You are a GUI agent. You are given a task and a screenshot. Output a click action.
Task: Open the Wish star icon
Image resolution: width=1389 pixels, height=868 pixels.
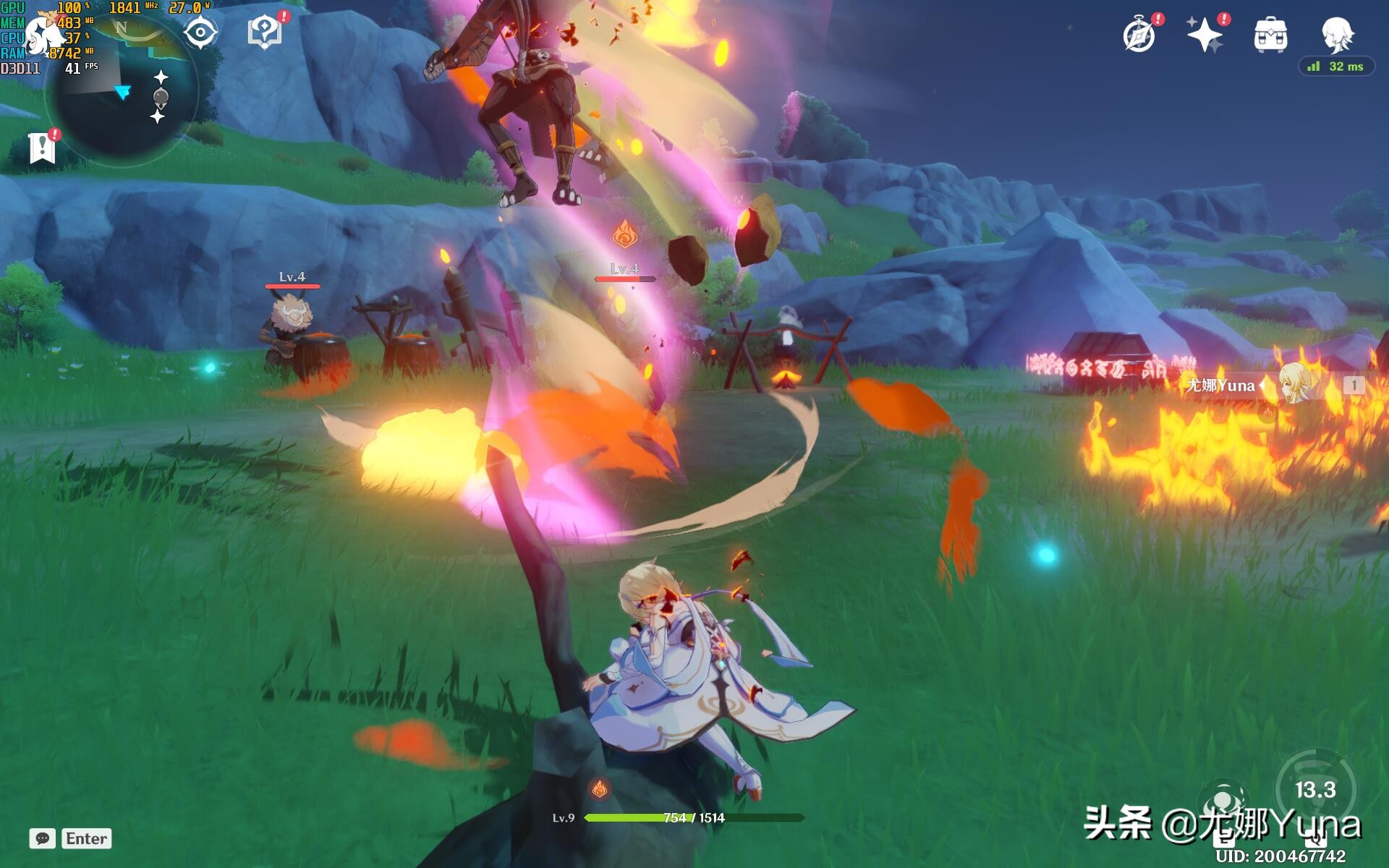pos(1205,35)
